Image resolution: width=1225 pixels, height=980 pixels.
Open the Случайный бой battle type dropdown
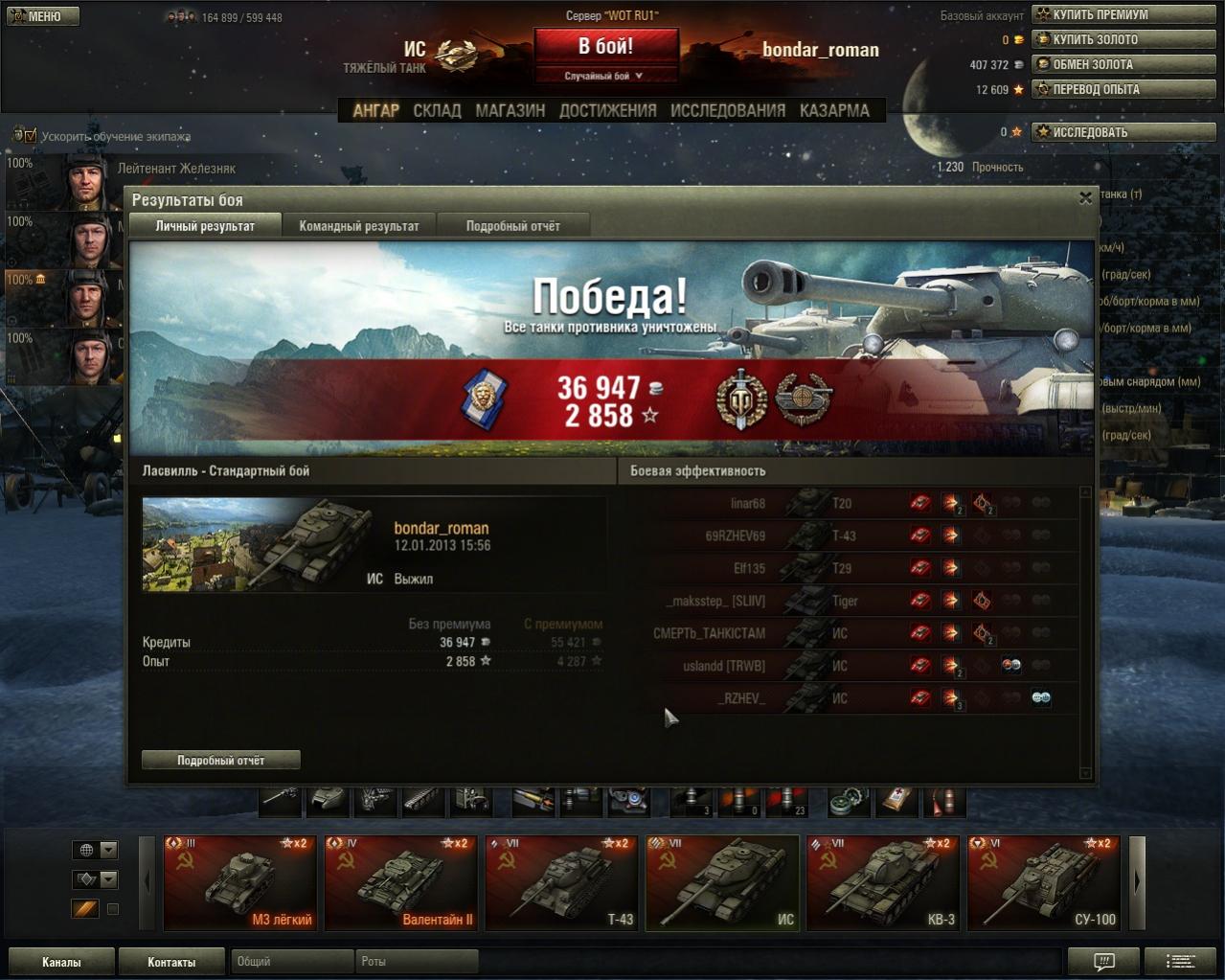(605, 76)
